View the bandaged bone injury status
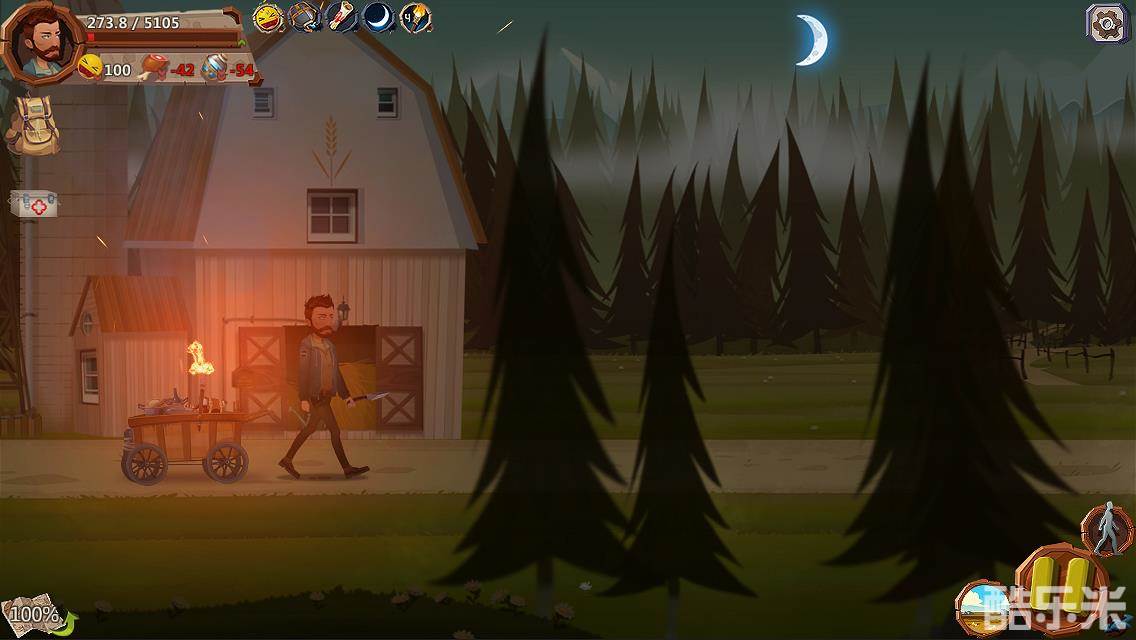Image resolution: width=1136 pixels, height=640 pixels. click(x=341, y=17)
